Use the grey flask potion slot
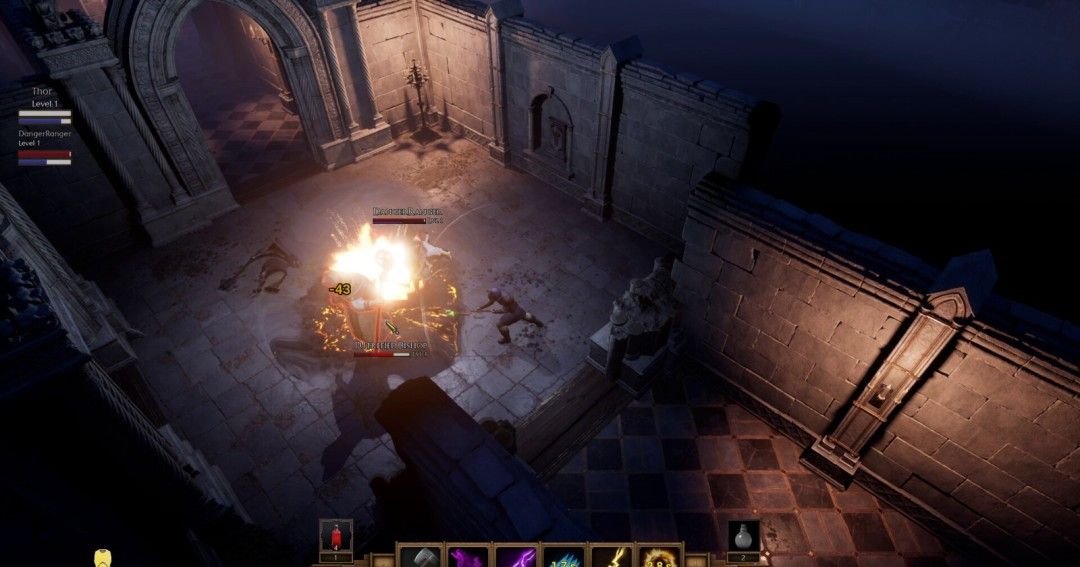 click(743, 536)
